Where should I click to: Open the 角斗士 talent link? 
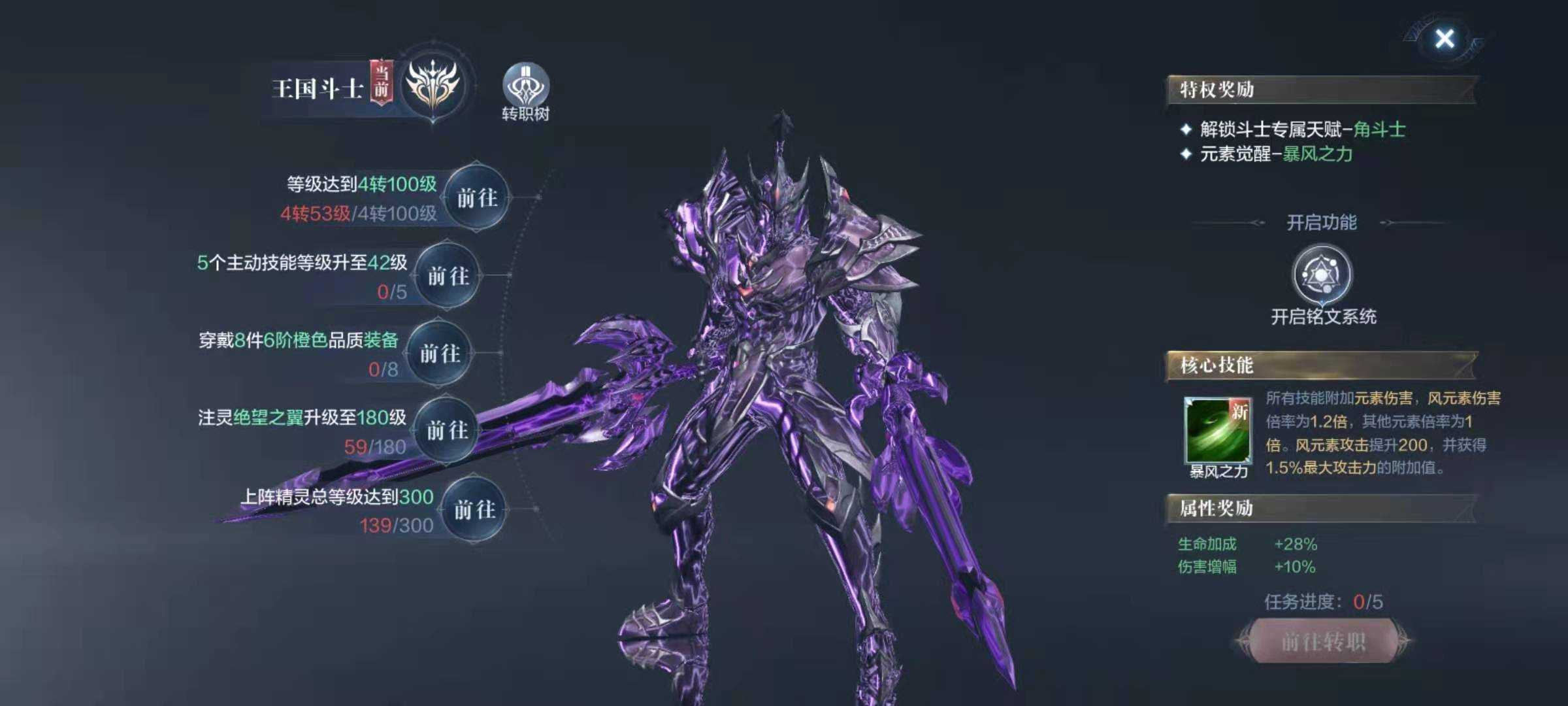1379,129
